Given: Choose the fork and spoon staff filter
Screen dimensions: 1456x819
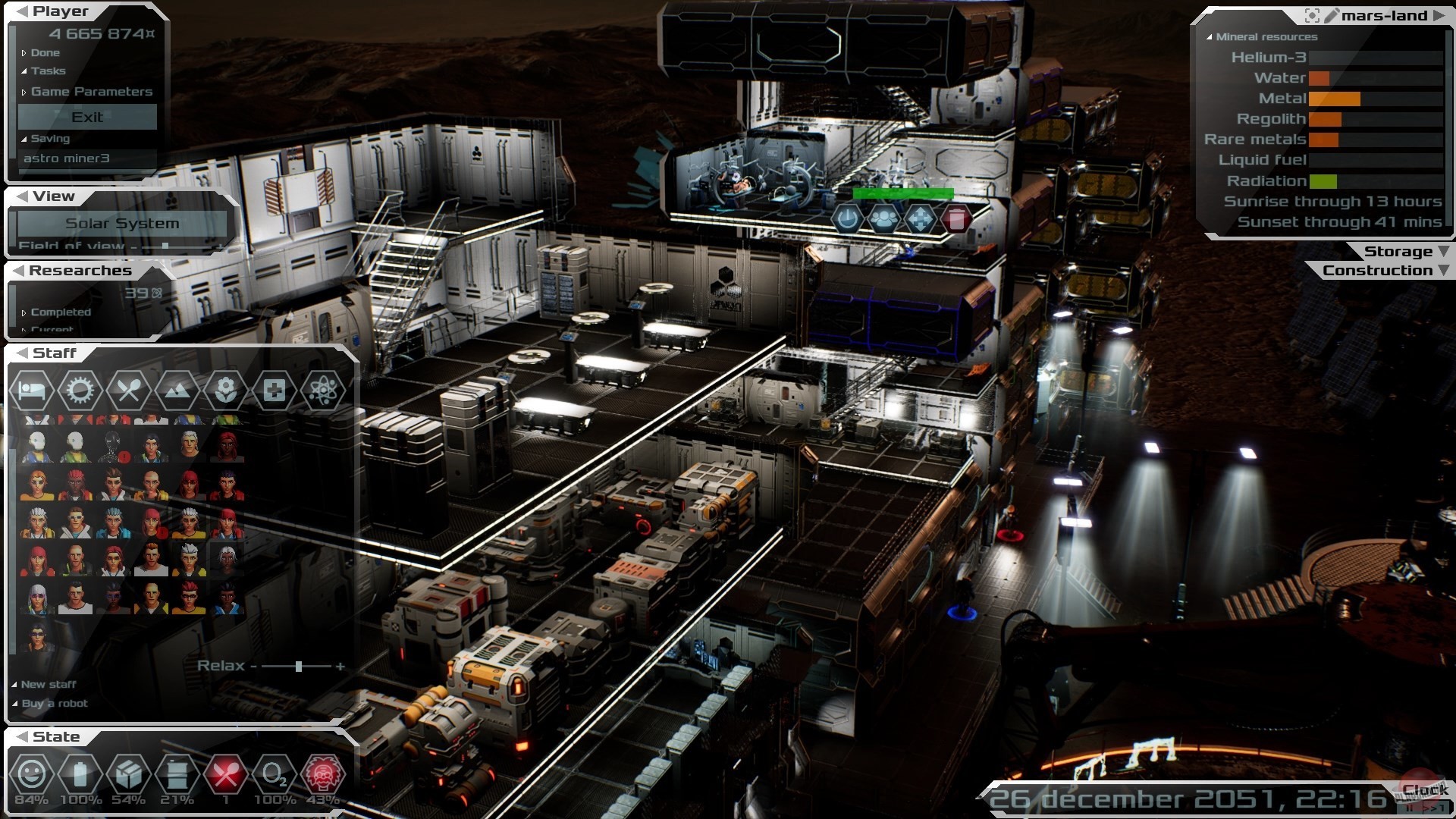Looking at the screenshot, I should coord(128,391).
